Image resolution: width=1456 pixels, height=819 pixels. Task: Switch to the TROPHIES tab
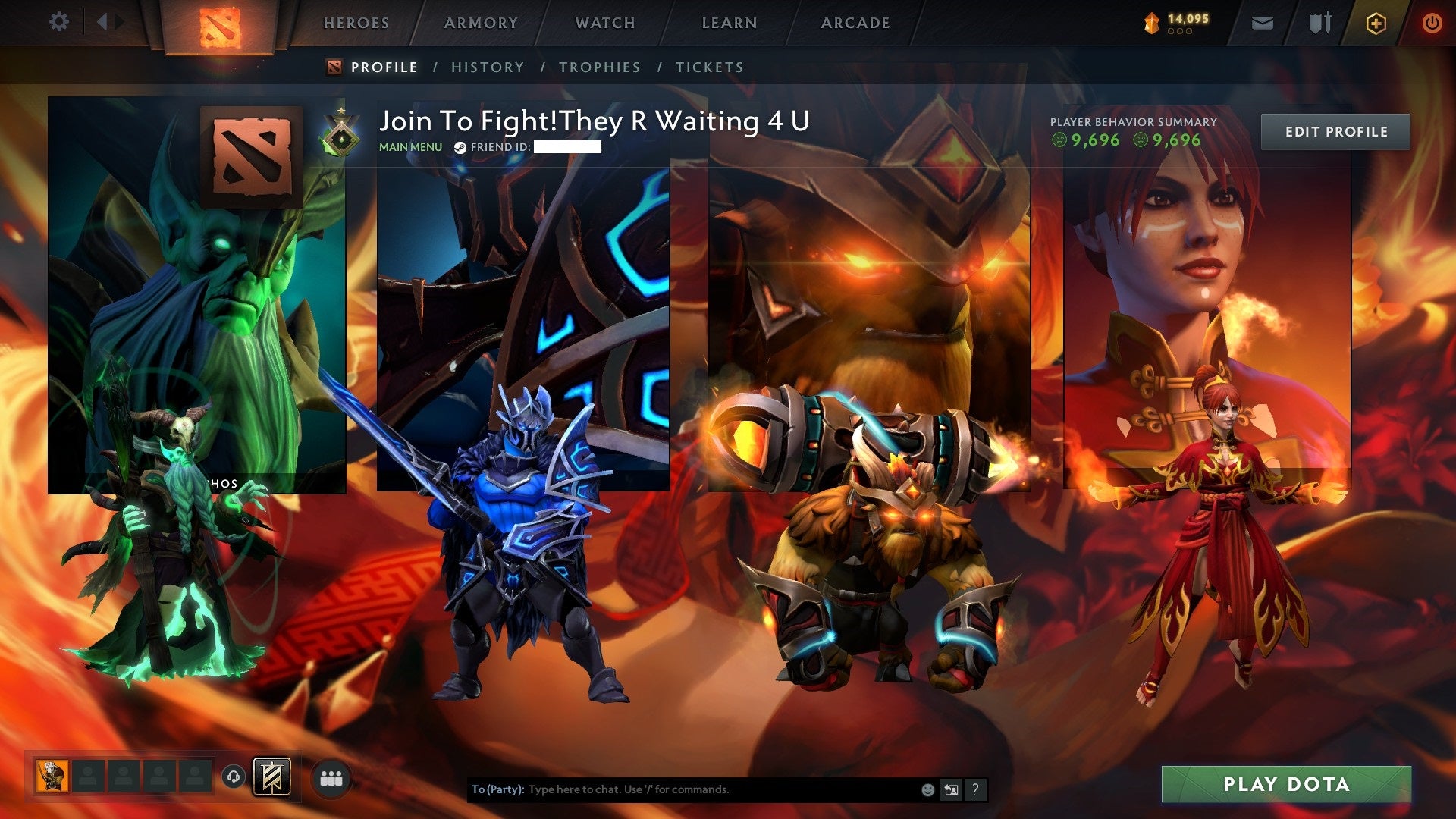tap(599, 67)
